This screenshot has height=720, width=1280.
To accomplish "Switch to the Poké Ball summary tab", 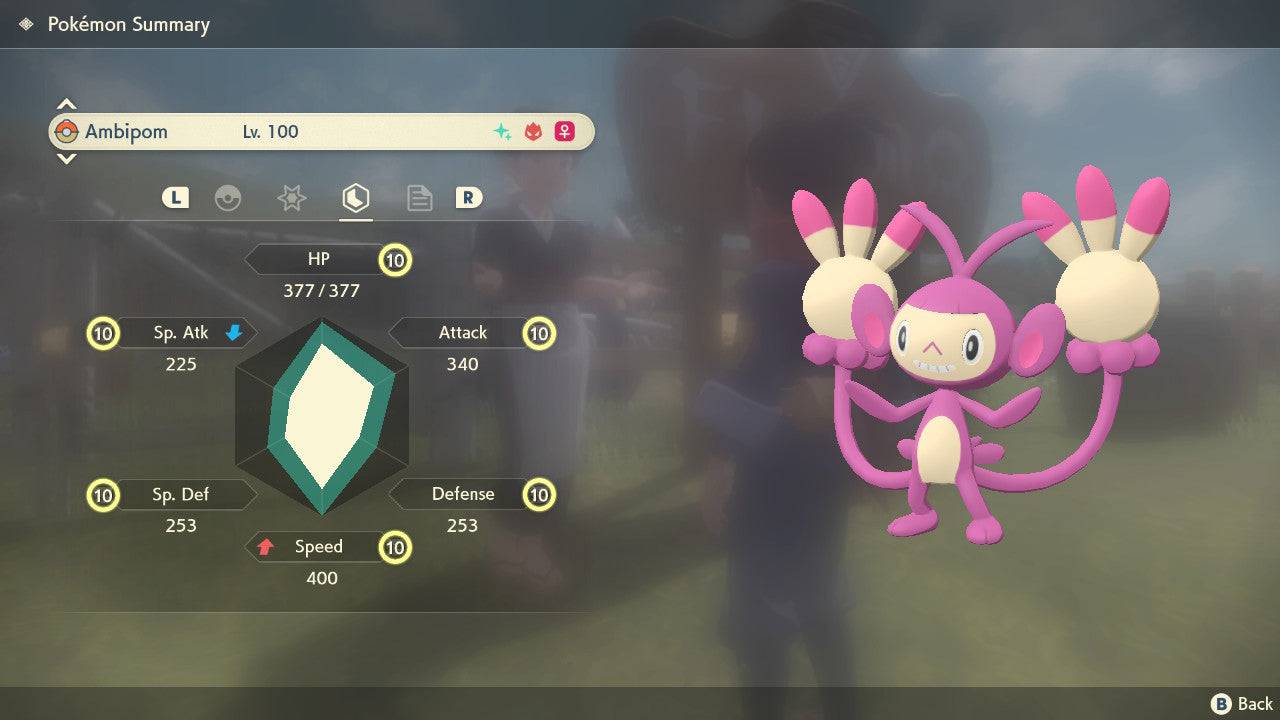I will (x=228, y=198).
